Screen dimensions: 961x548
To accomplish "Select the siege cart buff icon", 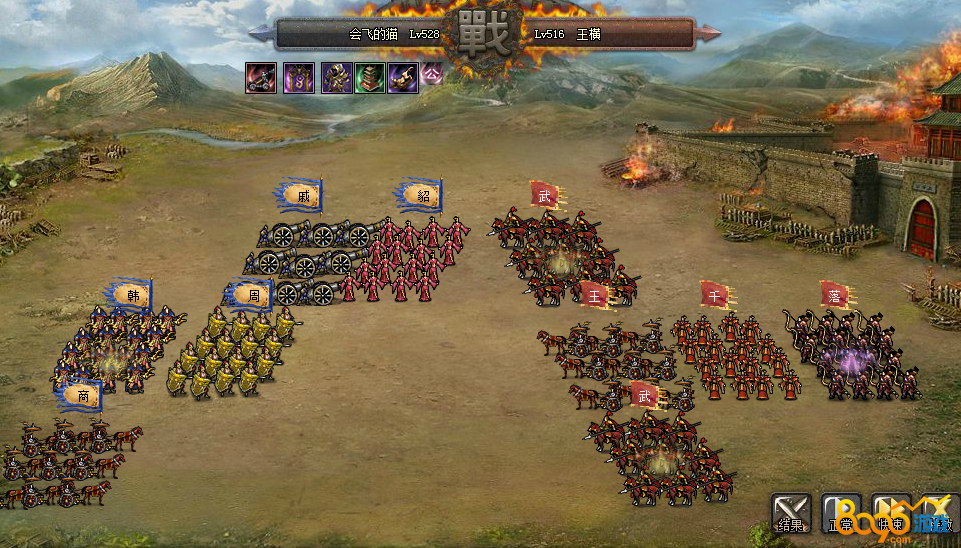I will [261, 77].
